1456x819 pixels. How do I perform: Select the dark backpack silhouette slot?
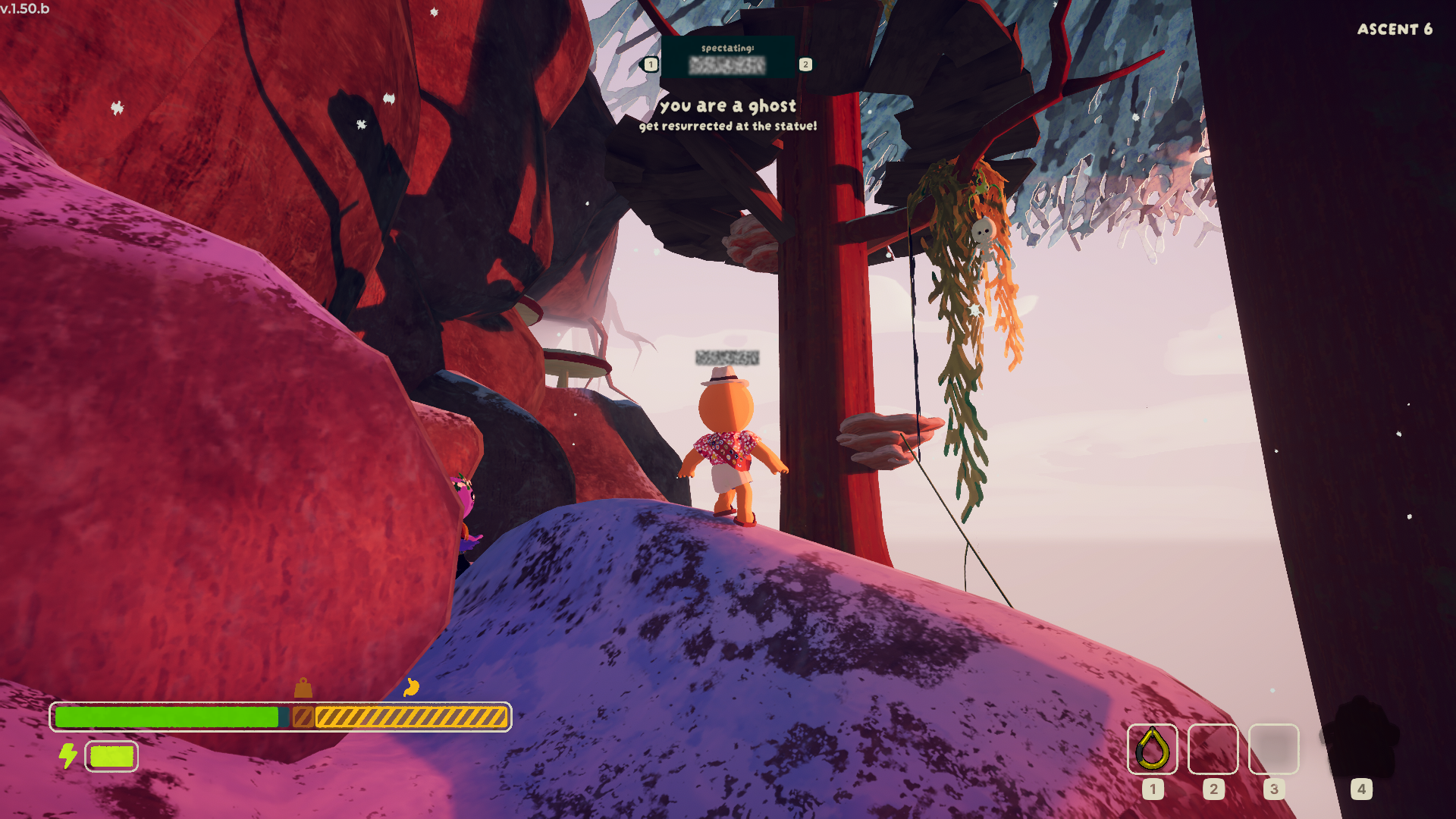(x=1361, y=739)
